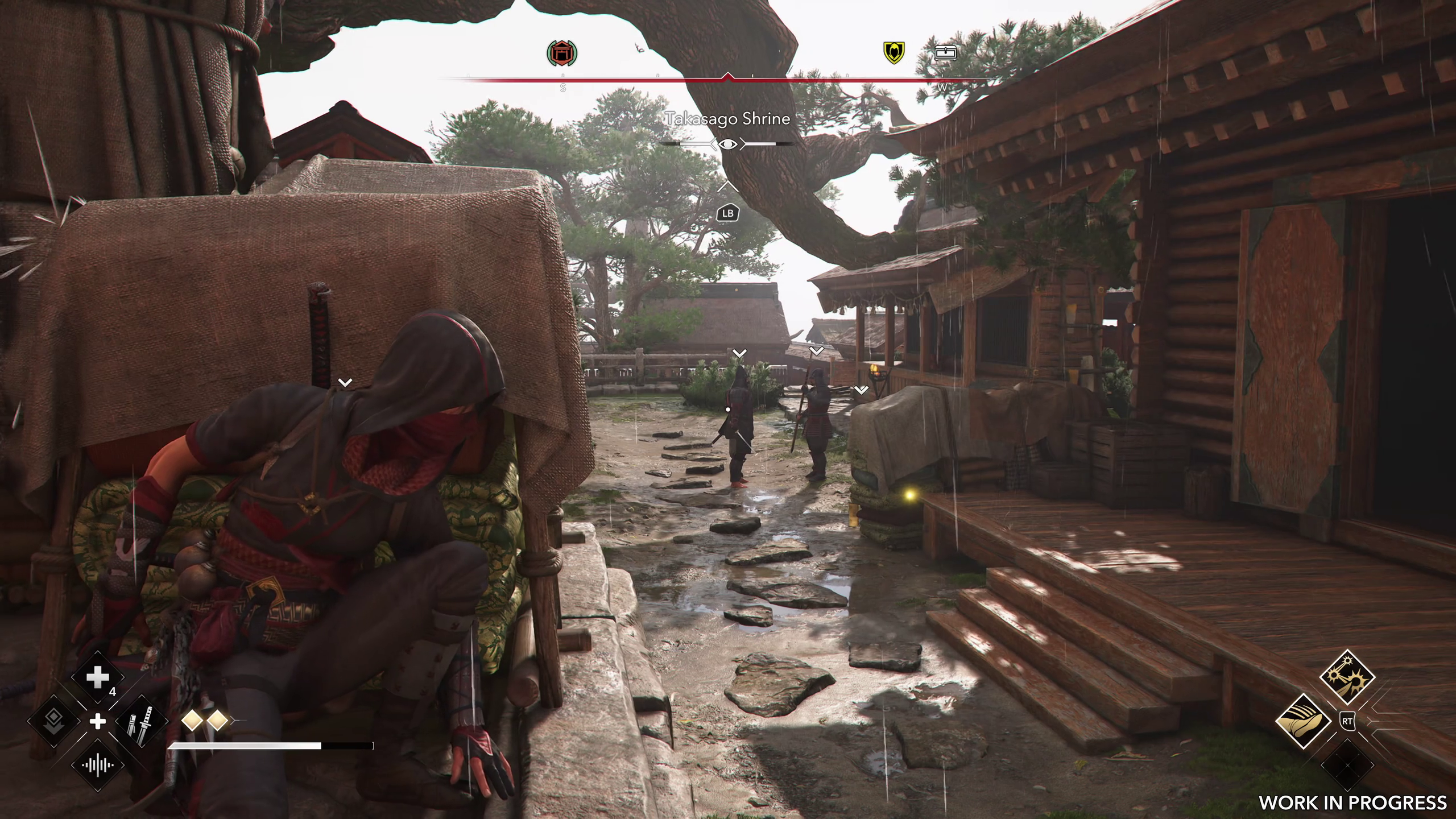Click the yellow hooded shield compass marker
Image resolution: width=1456 pixels, height=819 pixels.
point(894,53)
